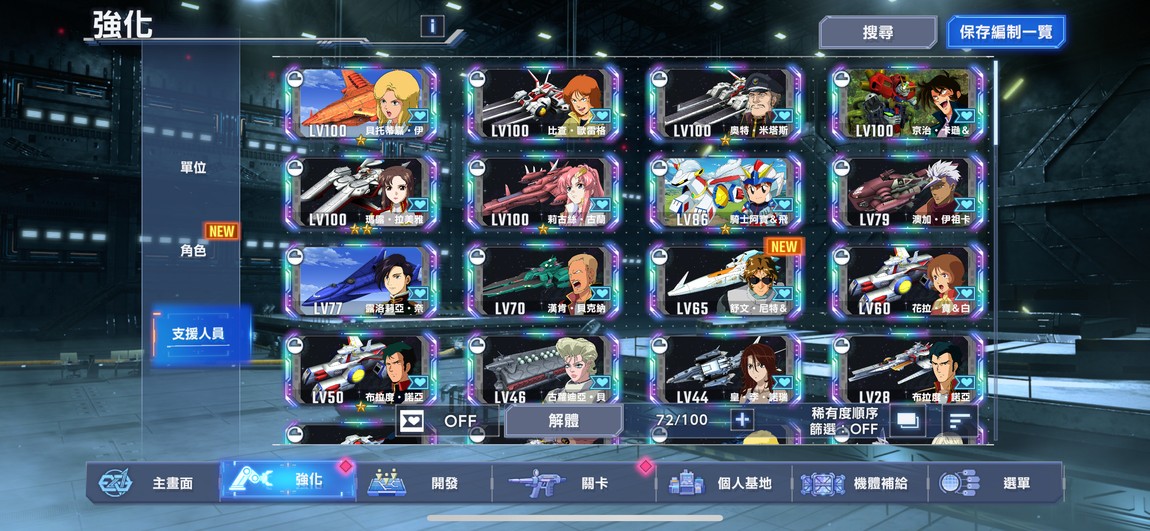The width and height of the screenshot is (1150, 531).
Task: Expand capacity with the plus button
Action: point(742,420)
